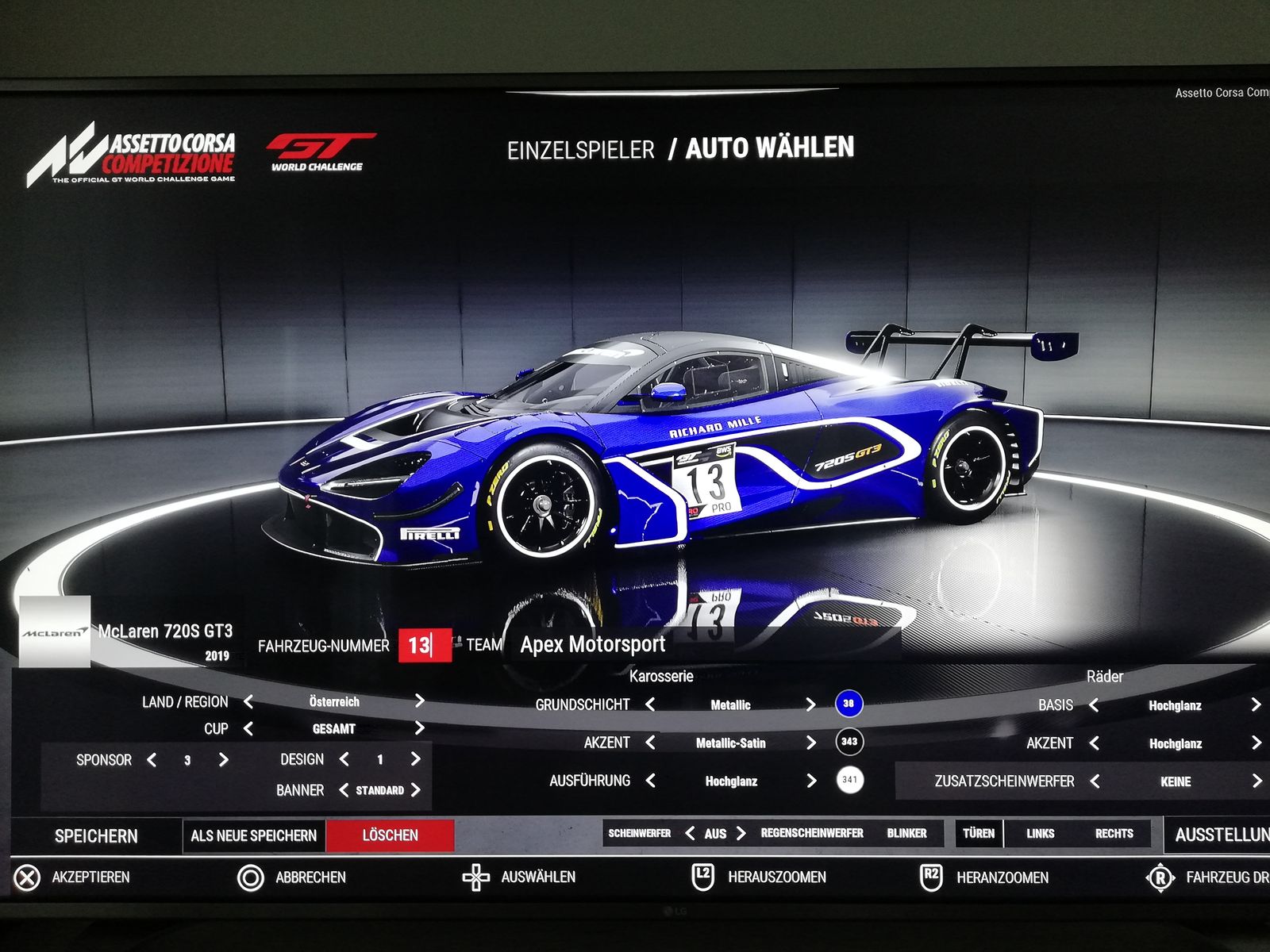Save the livery with SPEICHERN

click(96, 836)
